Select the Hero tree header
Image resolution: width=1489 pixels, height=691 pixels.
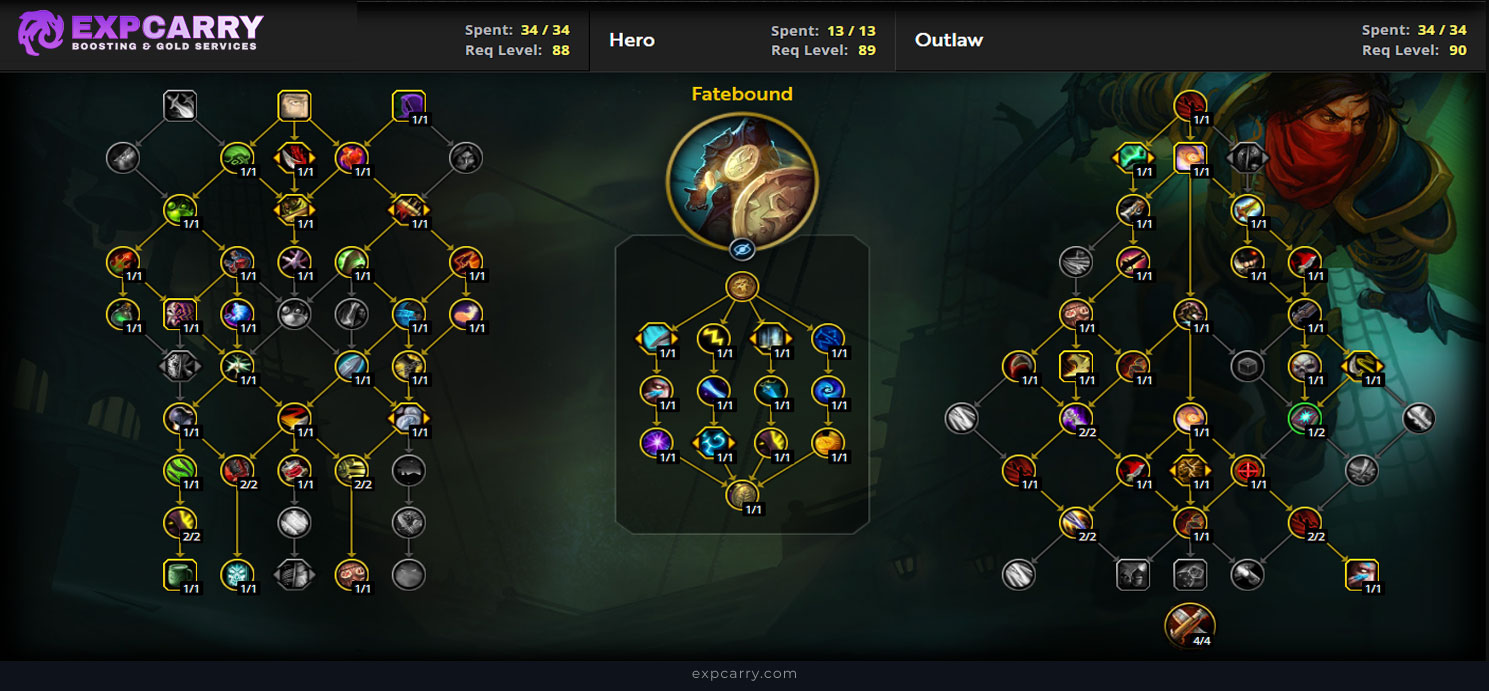[x=631, y=40]
